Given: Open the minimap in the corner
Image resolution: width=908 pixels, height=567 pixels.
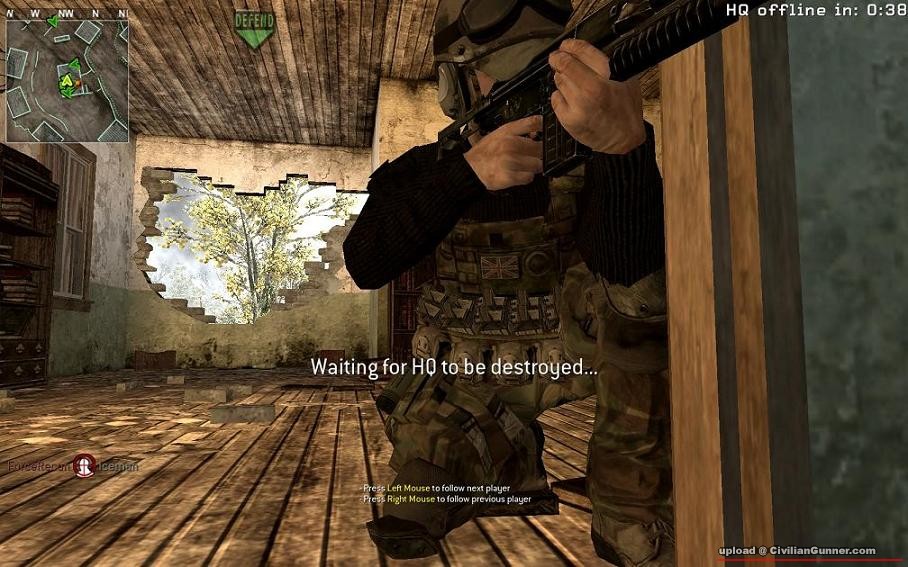Looking at the screenshot, I should coord(67,80).
